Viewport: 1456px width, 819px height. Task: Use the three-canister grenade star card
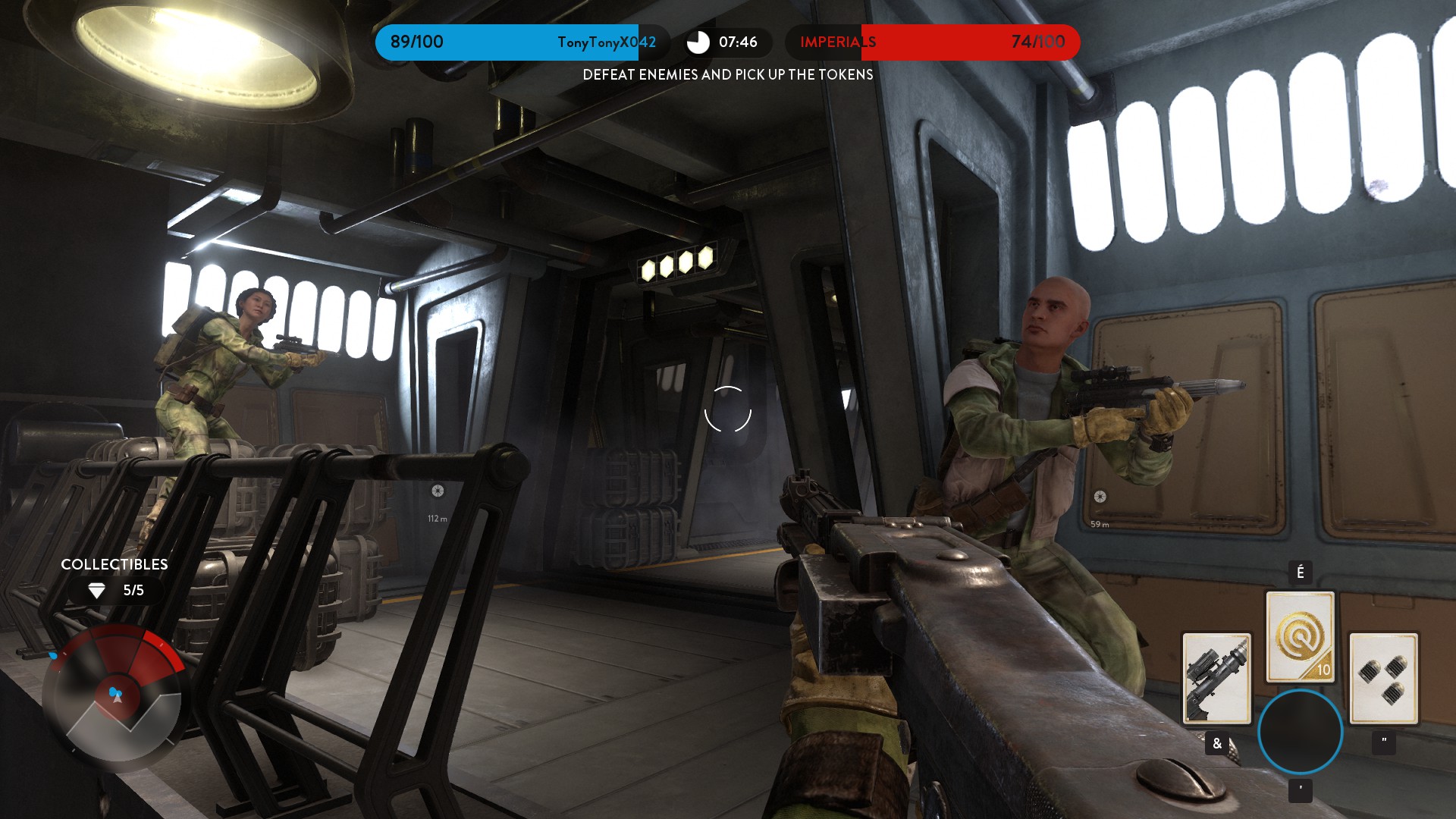(x=1383, y=678)
